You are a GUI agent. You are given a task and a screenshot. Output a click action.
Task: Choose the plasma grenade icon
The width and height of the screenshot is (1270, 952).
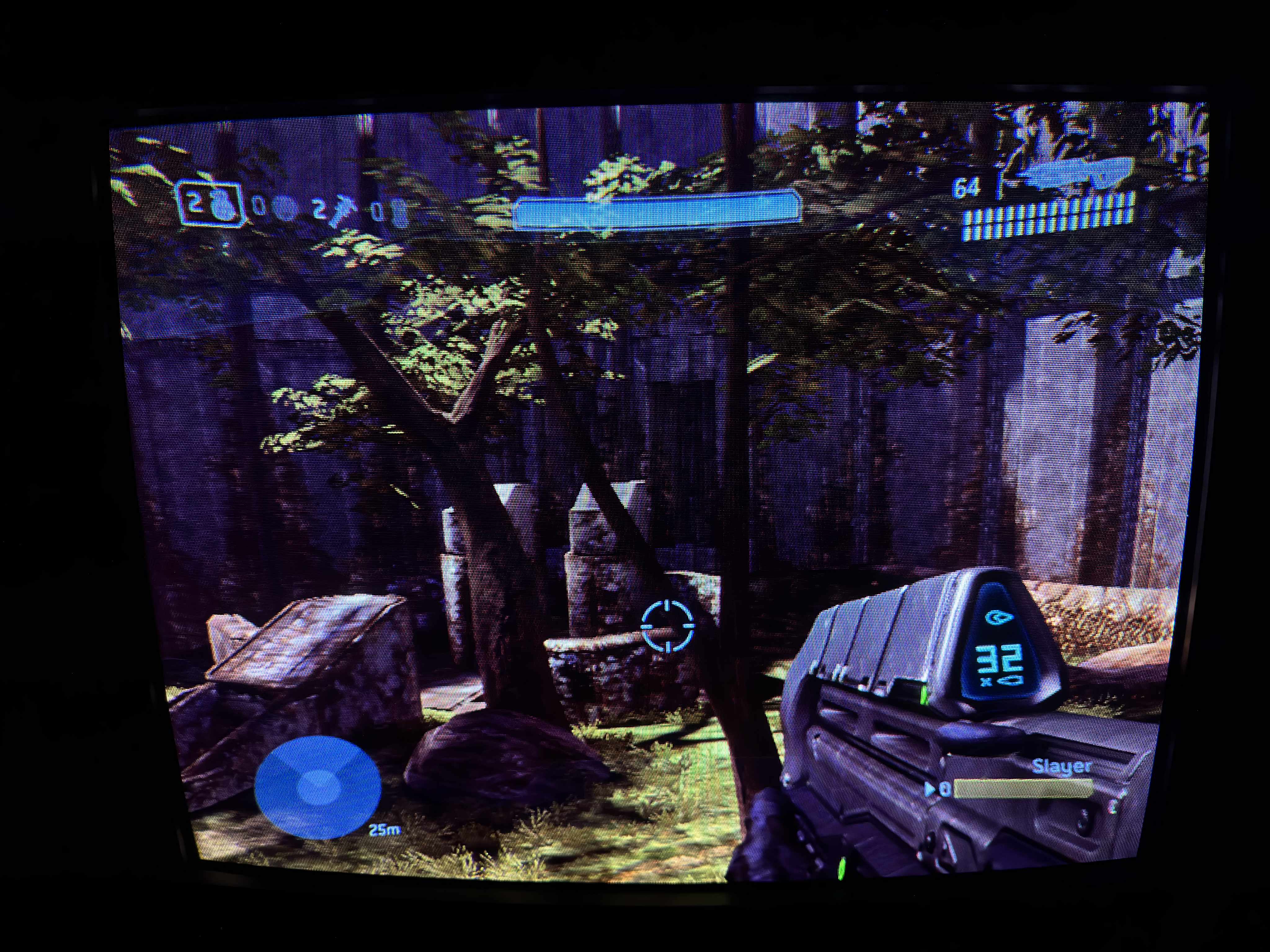coord(282,208)
